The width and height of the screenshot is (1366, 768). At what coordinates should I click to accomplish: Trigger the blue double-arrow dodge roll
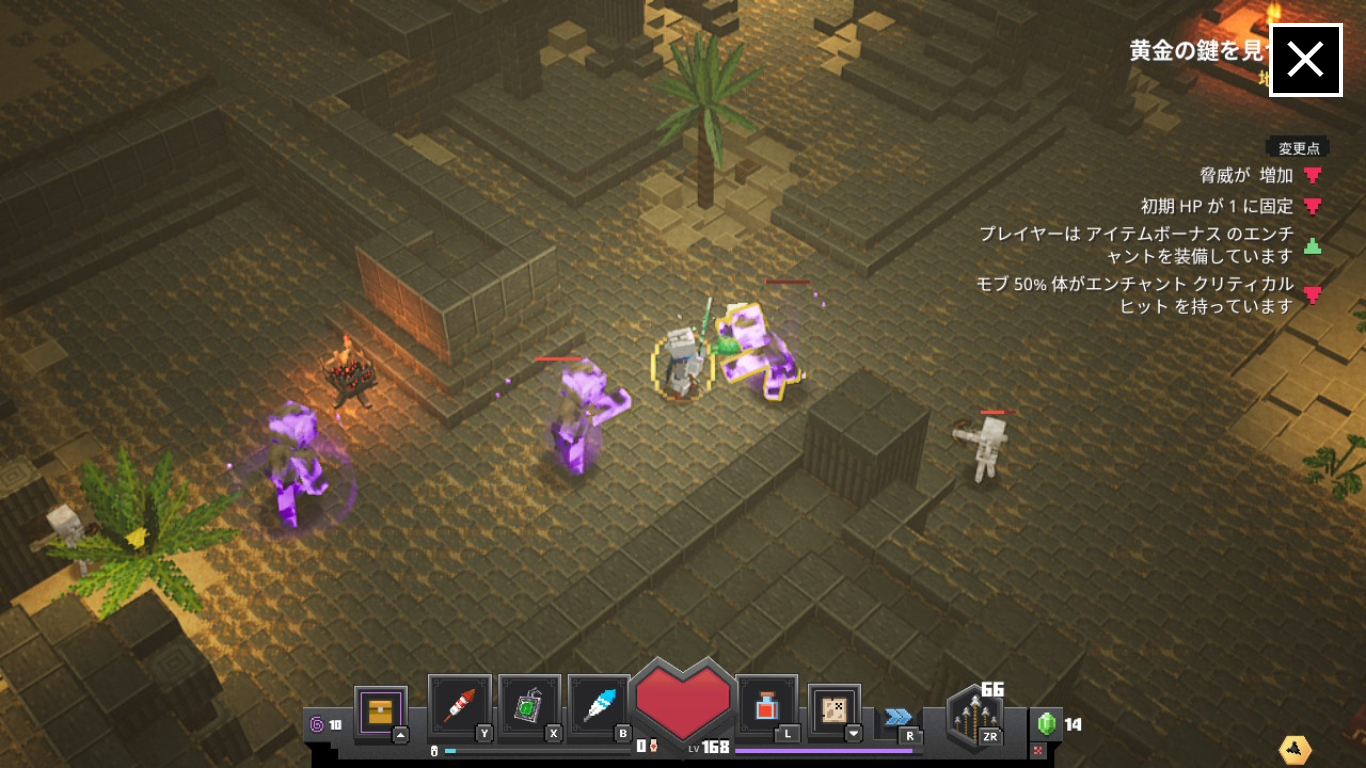click(898, 717)
